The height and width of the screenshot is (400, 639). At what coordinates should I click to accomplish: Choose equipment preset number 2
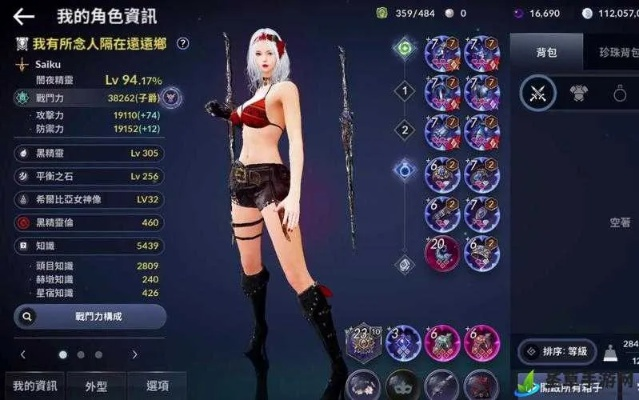tap(405, 129)
